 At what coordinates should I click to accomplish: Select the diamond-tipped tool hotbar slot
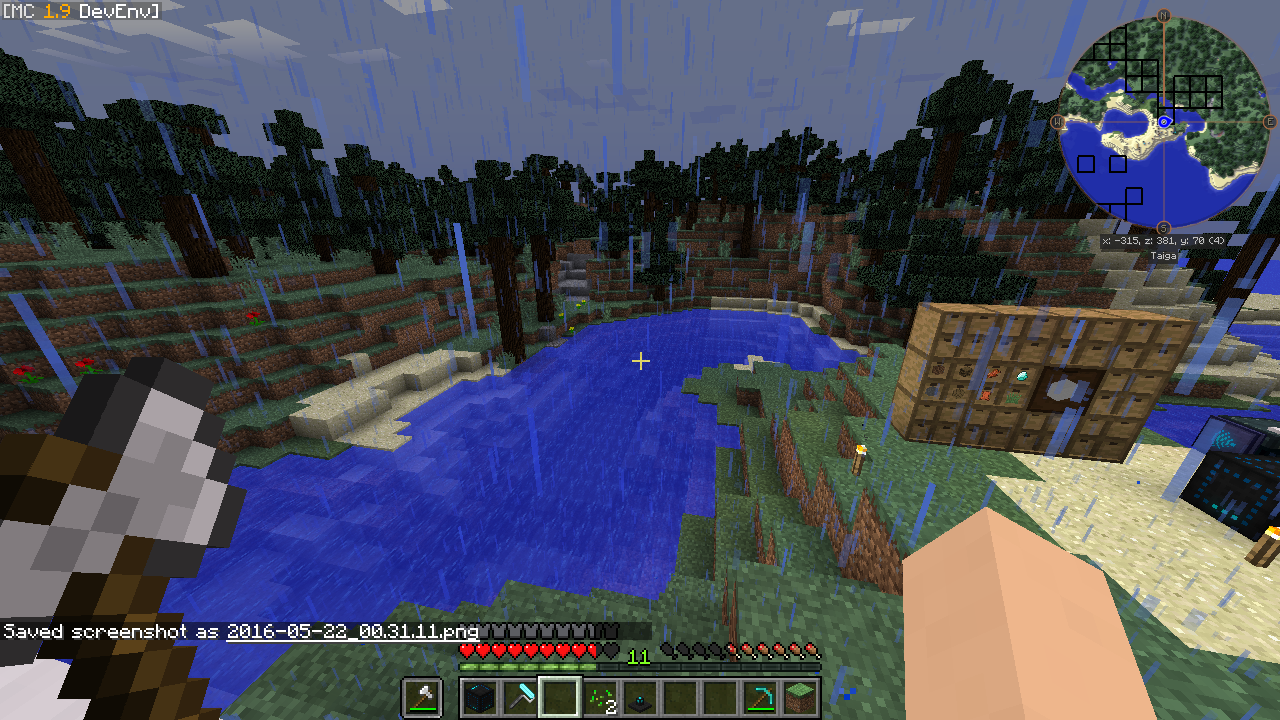[520, 697]
